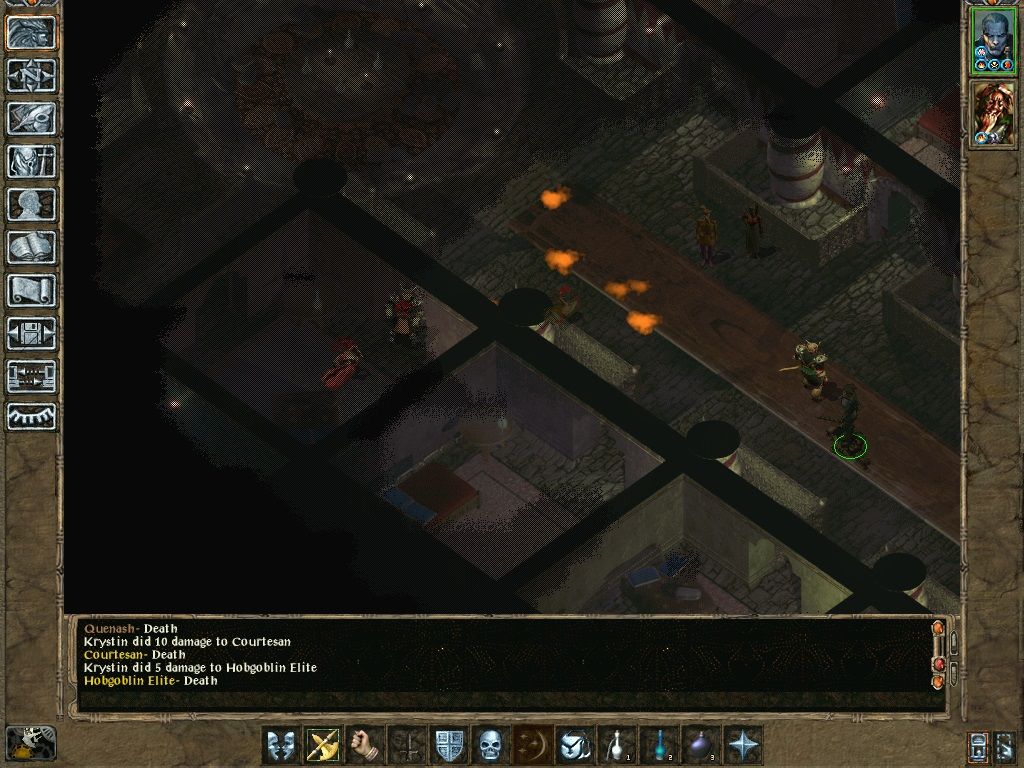Activate the shield guard button
Viewport: 1024px width, 768px height.
tap(447, 745)
